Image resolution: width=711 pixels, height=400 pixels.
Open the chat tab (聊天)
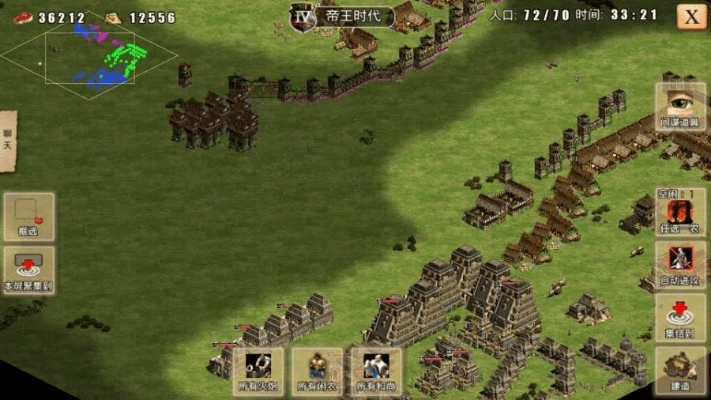click(x=8, y=141)
